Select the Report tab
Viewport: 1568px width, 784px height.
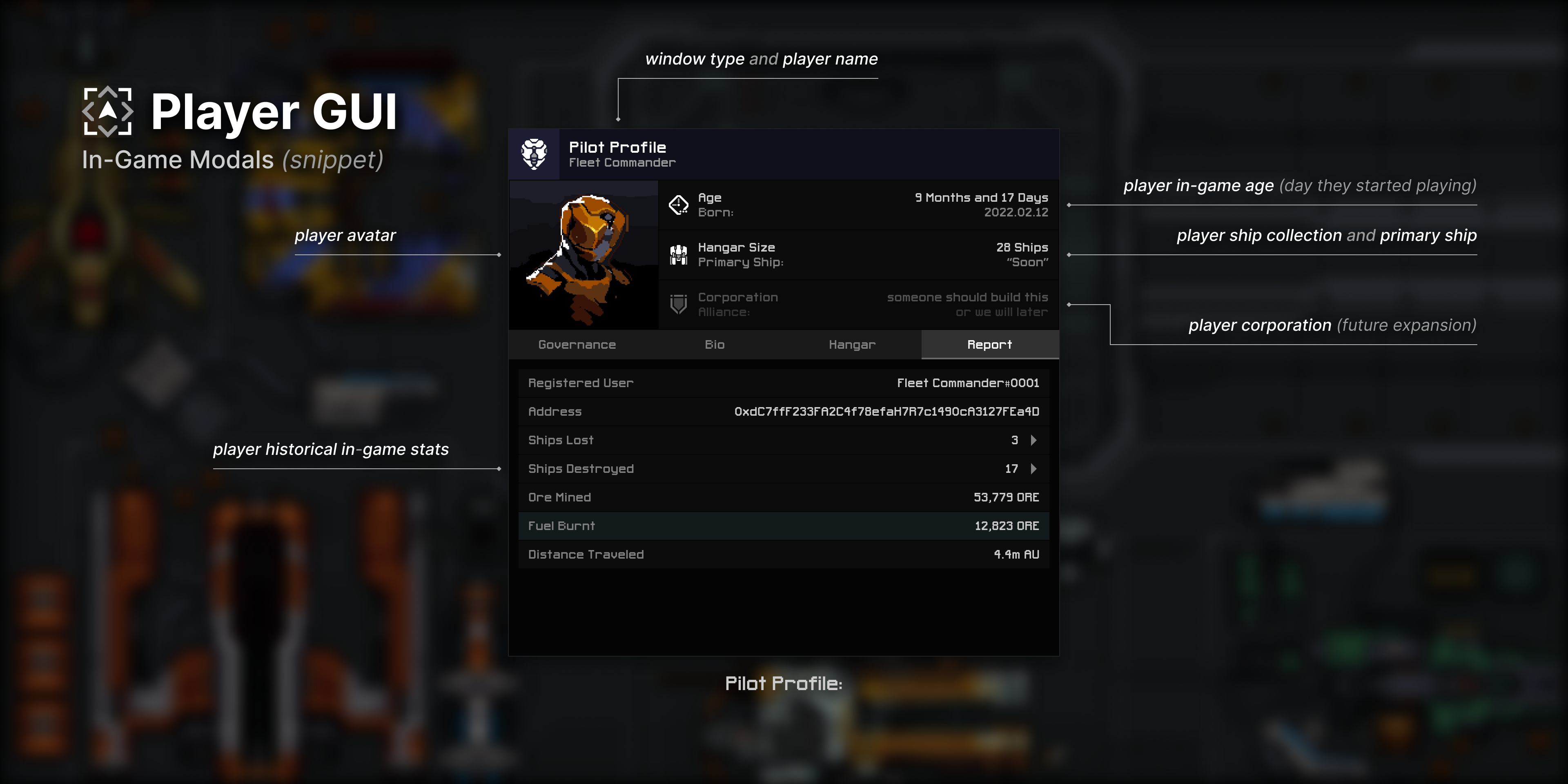pyautogui.click(x=989, y=345)
